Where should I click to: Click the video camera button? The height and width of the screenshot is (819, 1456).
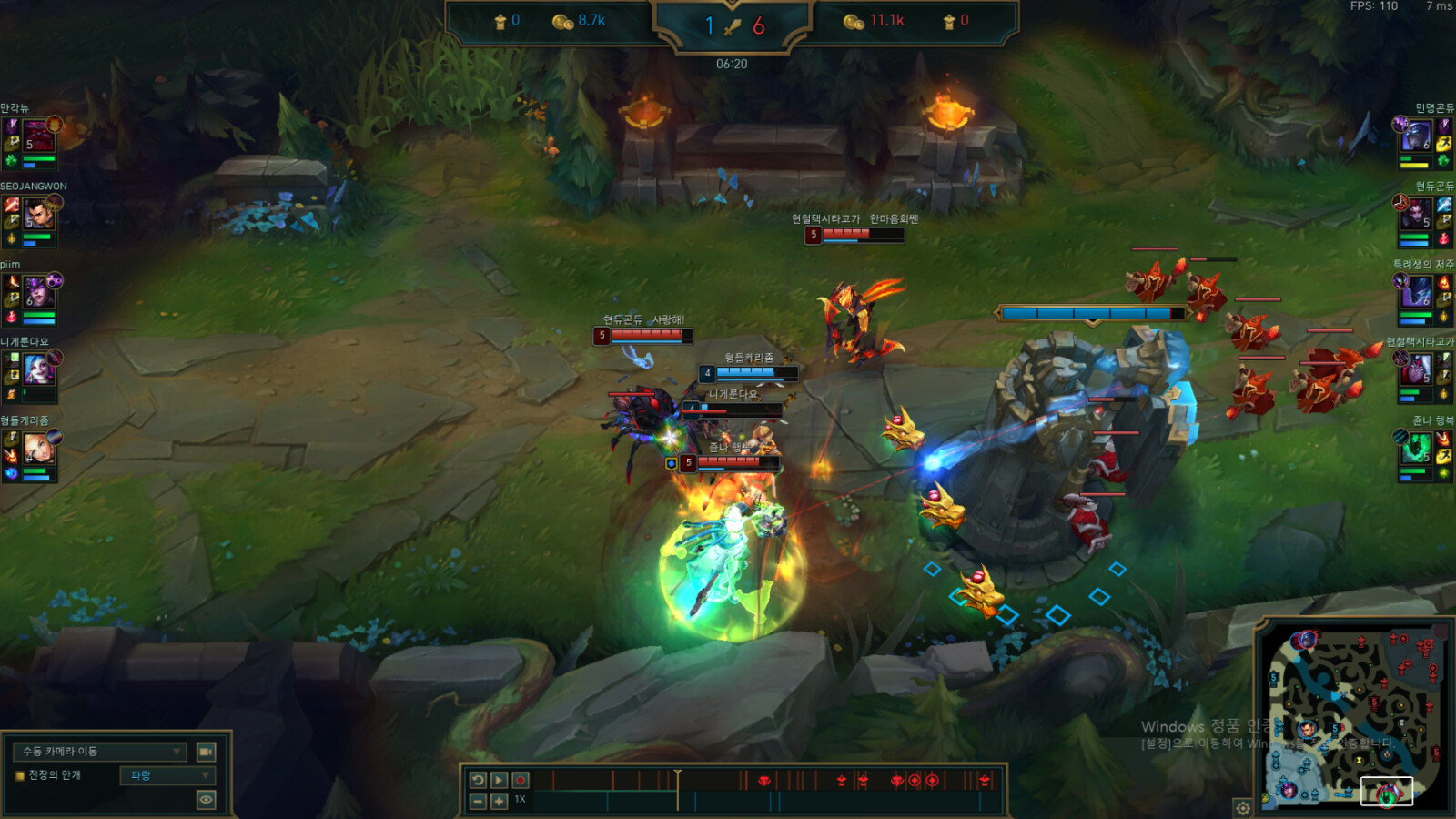(x=207, y=752)
